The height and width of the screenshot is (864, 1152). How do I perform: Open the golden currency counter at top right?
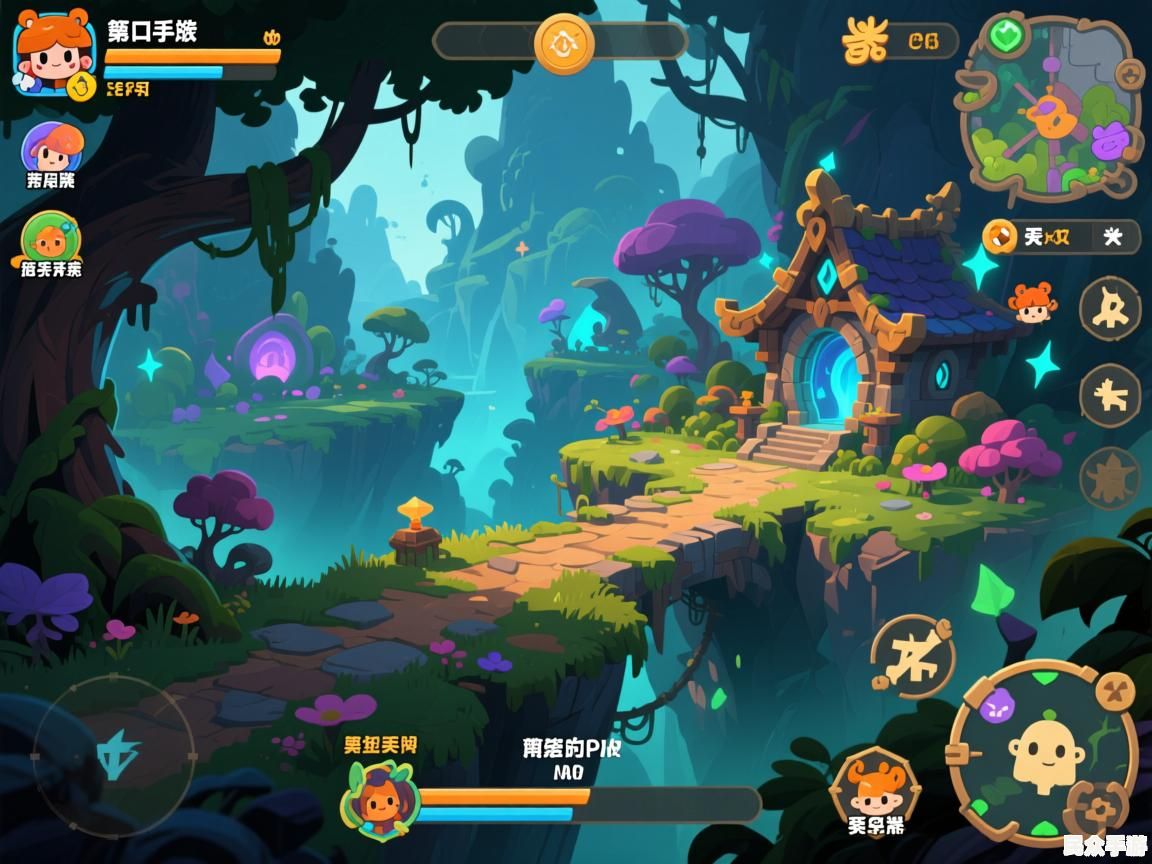pos(898,41)
